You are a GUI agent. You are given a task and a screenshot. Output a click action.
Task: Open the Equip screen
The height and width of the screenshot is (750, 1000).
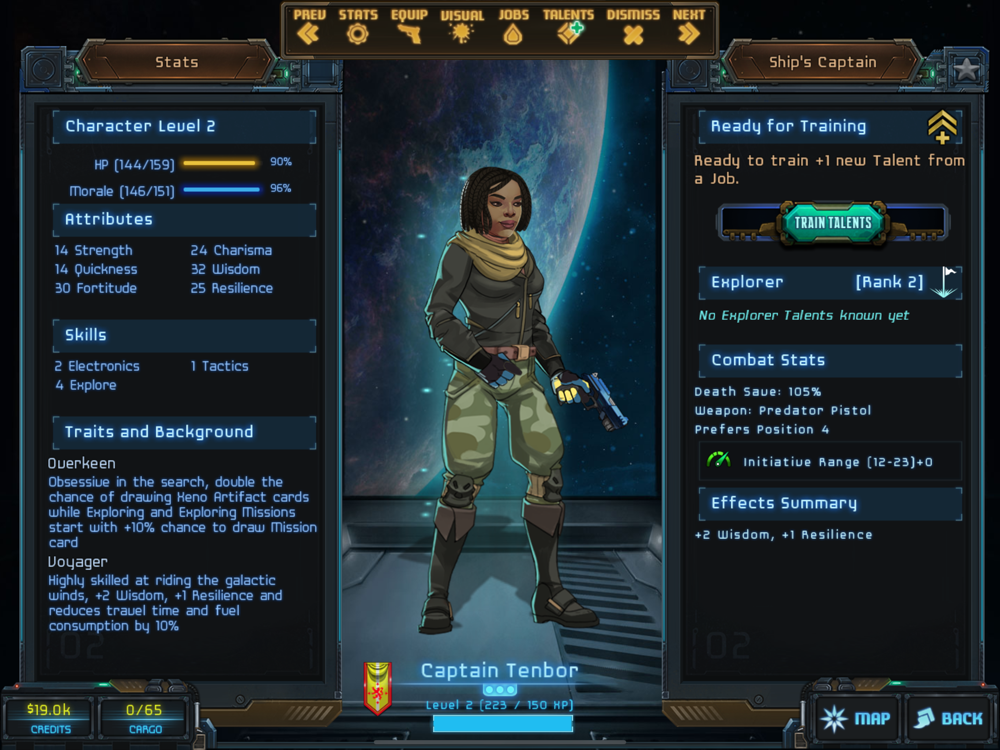coord(409,27)
